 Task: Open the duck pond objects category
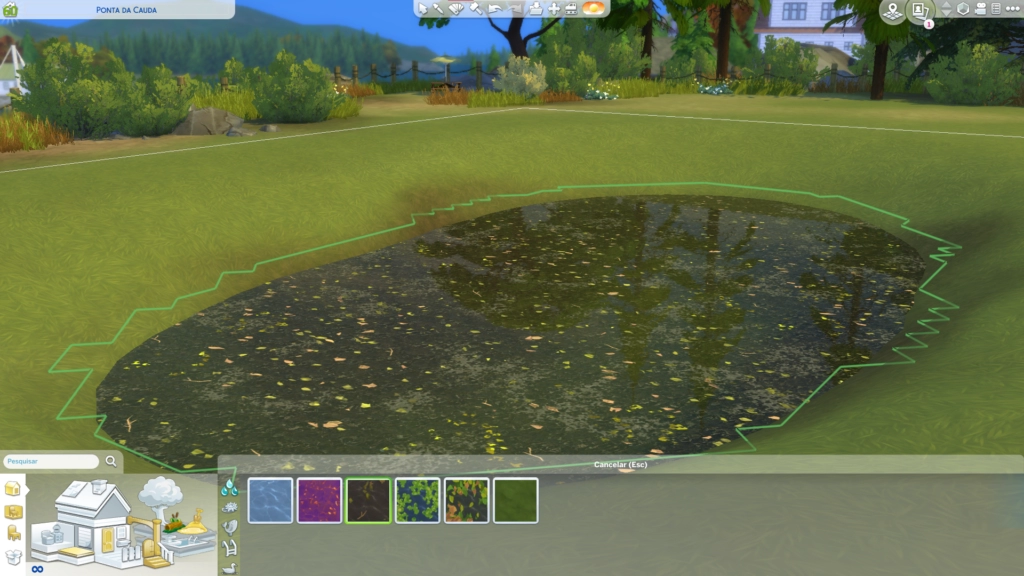tap(230, 567)
